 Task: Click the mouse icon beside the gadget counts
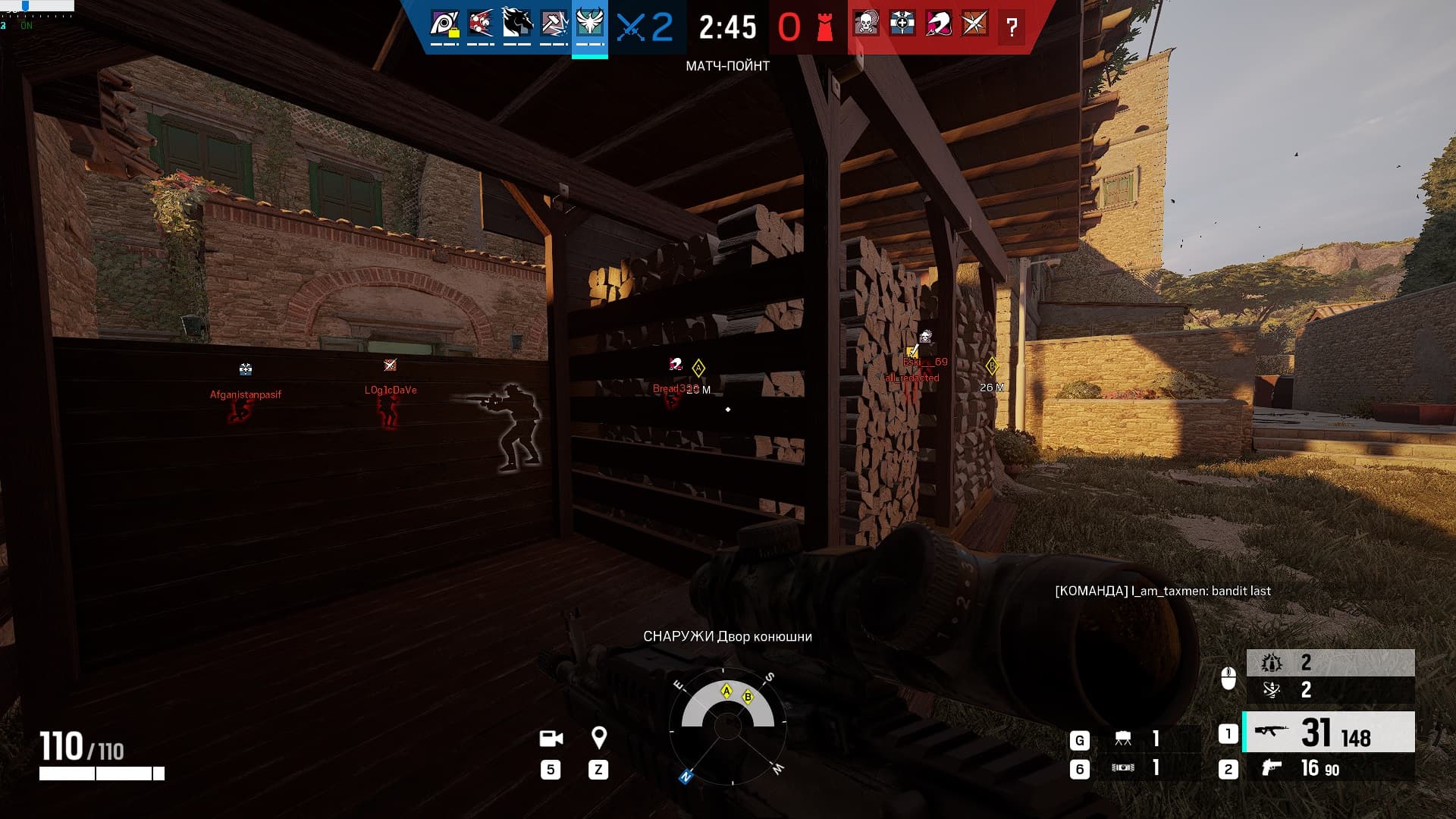point(1228,679)
